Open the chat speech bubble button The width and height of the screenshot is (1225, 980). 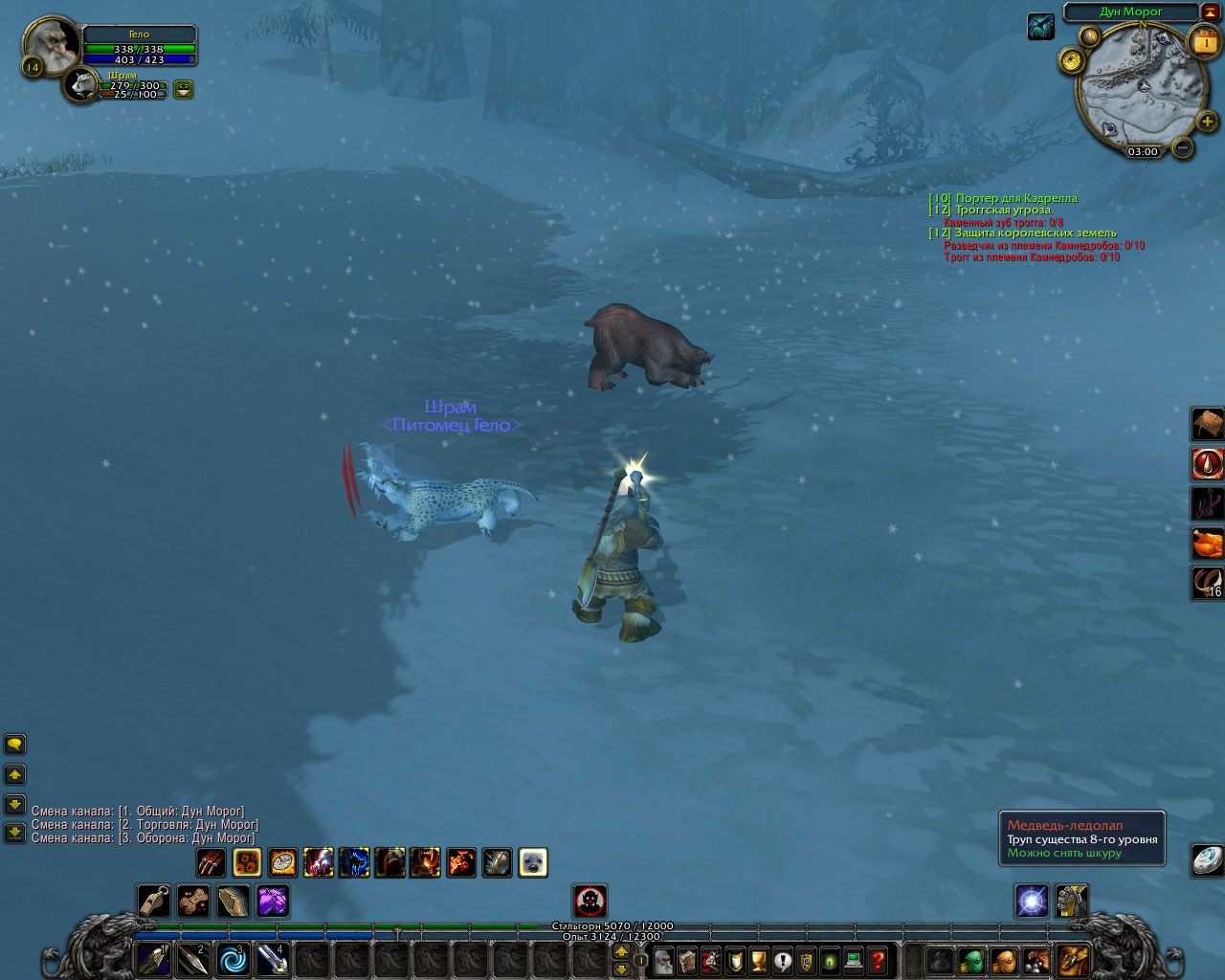tap(14, 744)
